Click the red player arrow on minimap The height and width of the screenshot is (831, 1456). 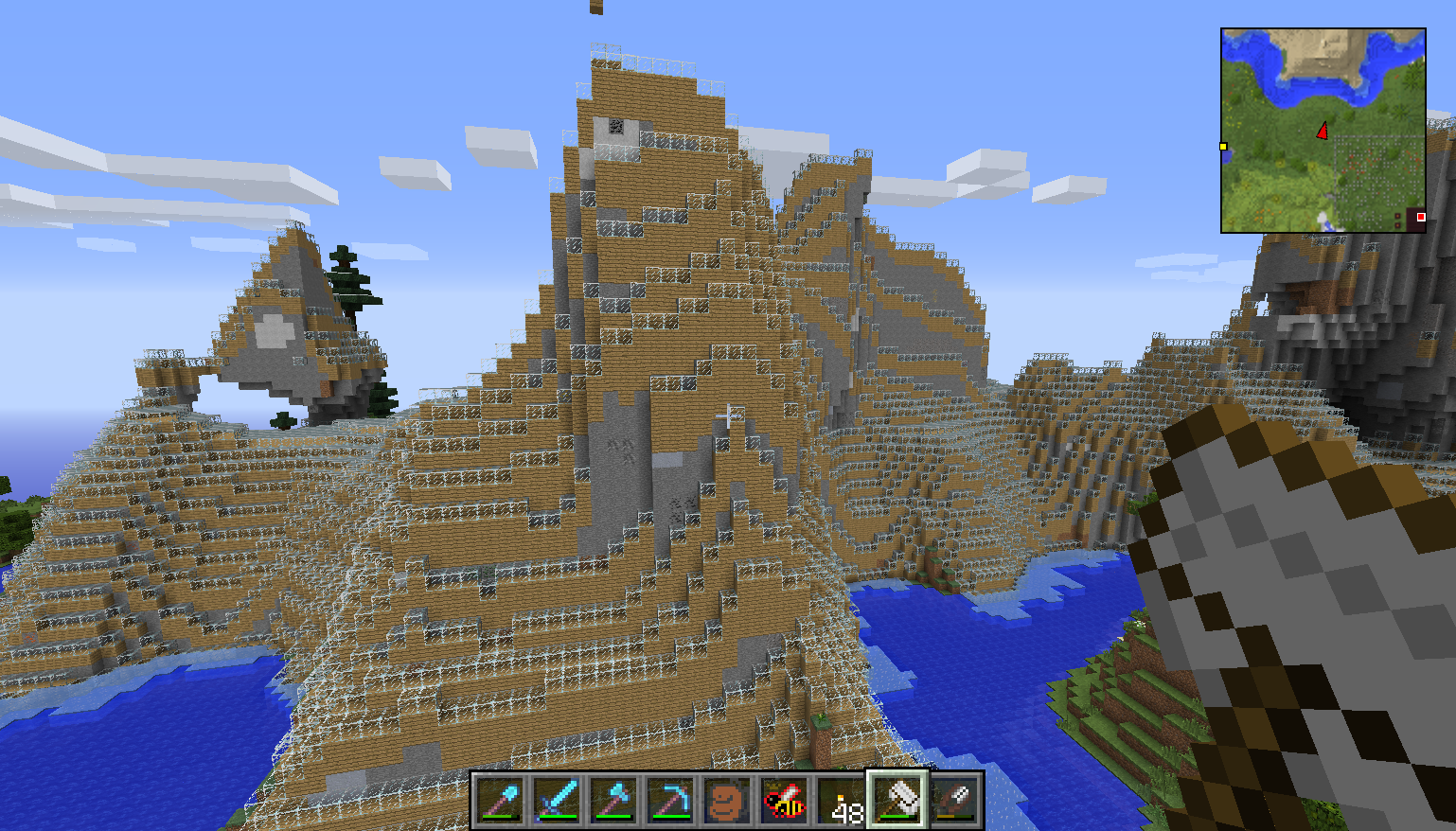(x=1323, y=131)
